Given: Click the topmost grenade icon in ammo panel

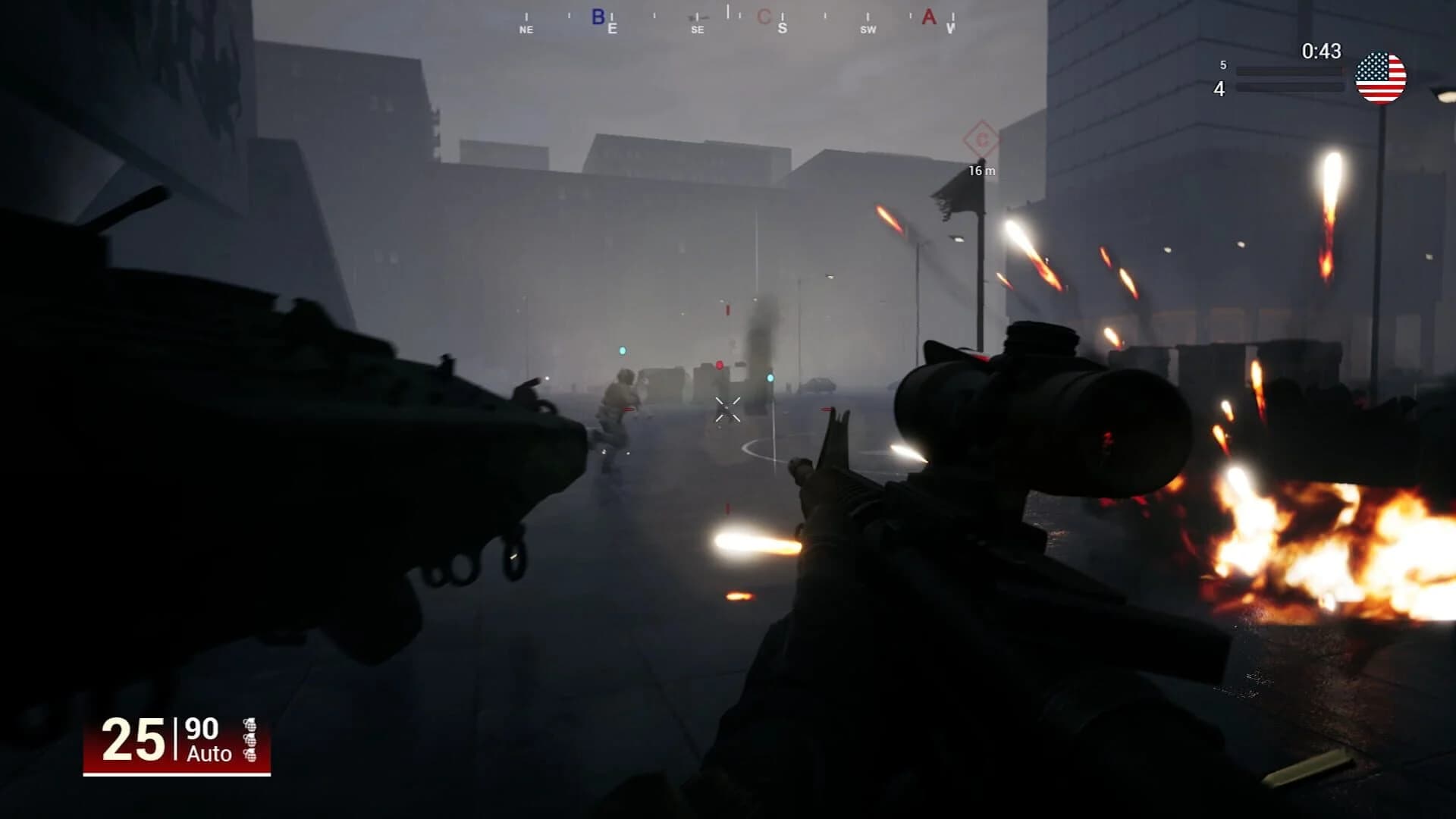Looking at the screenshot, I should [x=251, y=726].
